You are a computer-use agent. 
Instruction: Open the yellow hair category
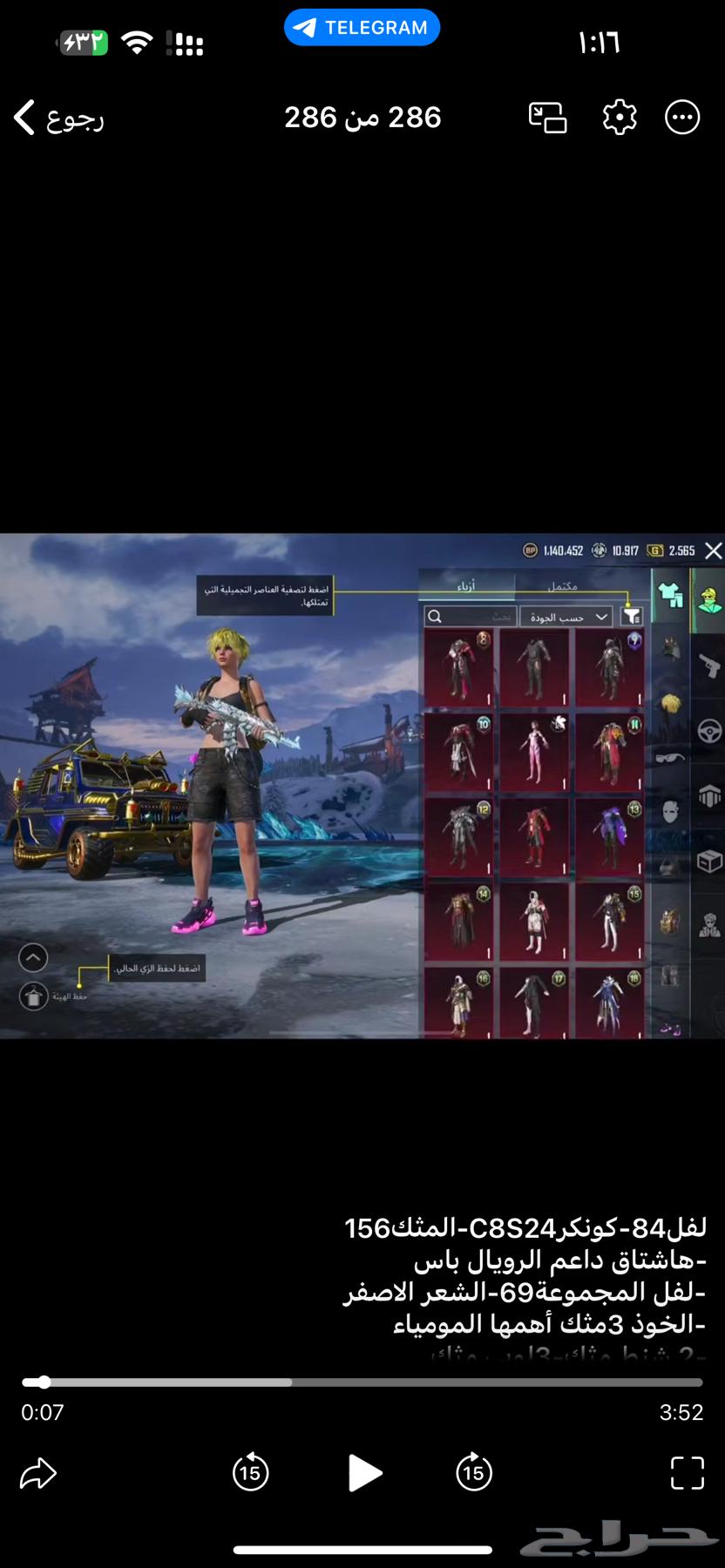(x=670, y=703)
